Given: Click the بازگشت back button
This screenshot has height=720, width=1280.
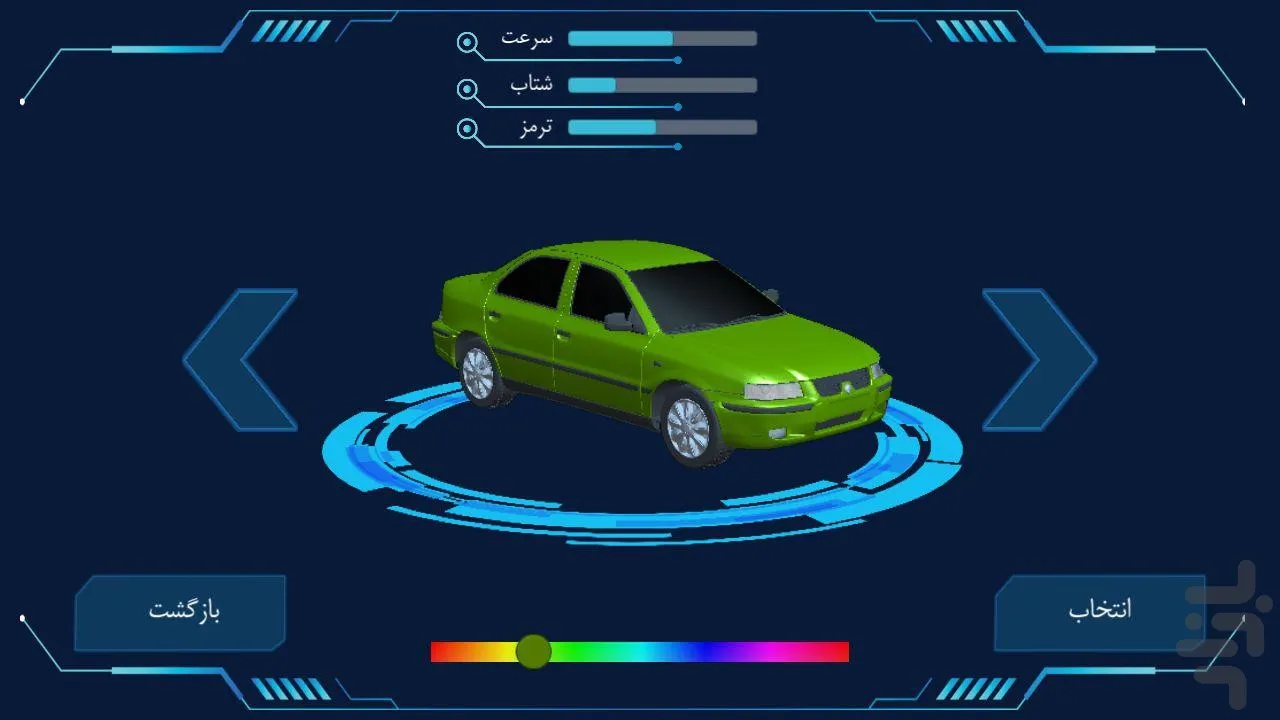Looking at the screenshot, I should (181, 611).
